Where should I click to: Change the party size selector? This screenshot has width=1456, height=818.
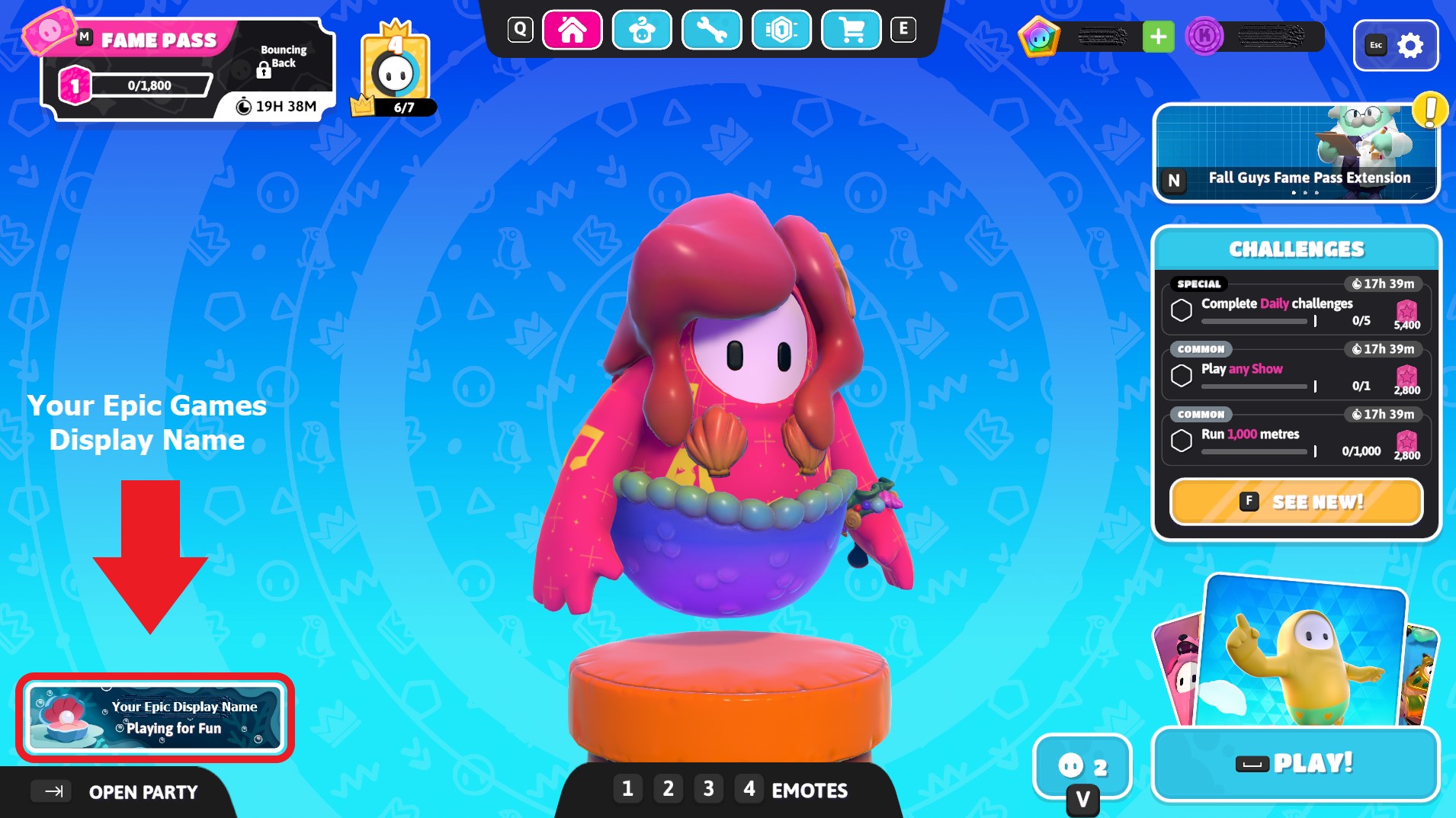click(x=1082, y=765)
